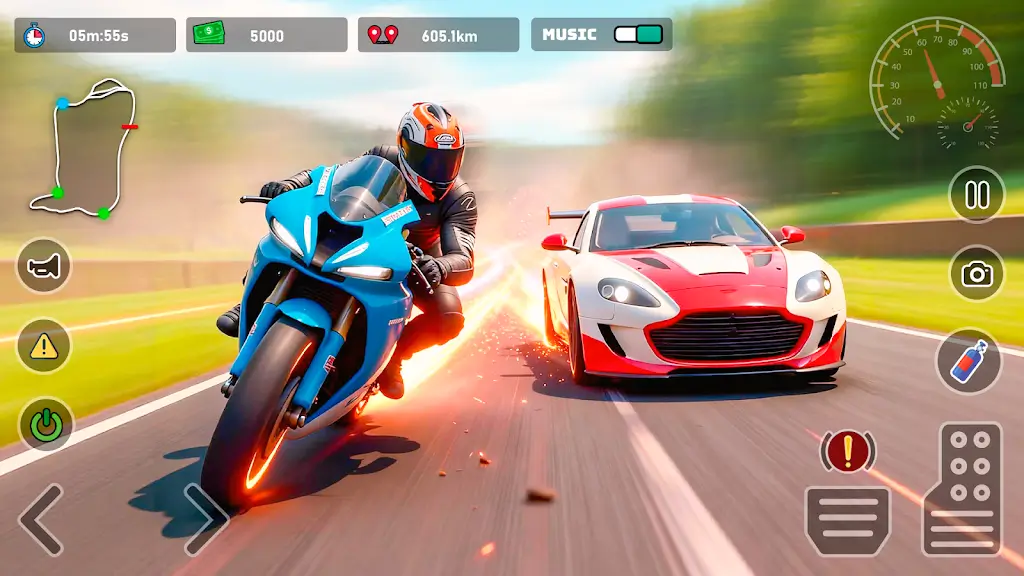
Task: Step on the accelerator pedal
Action: tap(962, 488)
